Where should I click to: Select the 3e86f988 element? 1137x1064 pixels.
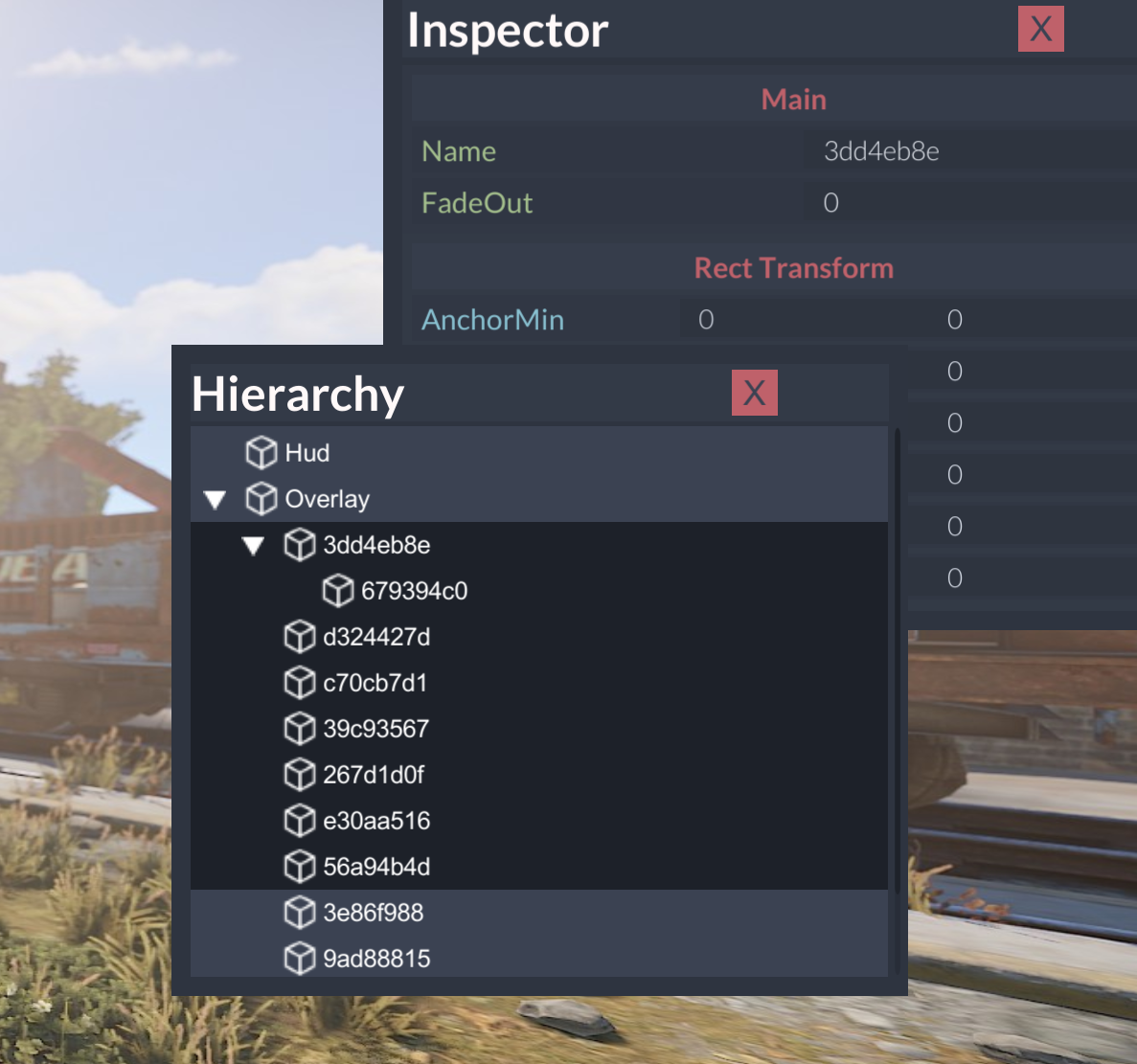pos(373,913)
